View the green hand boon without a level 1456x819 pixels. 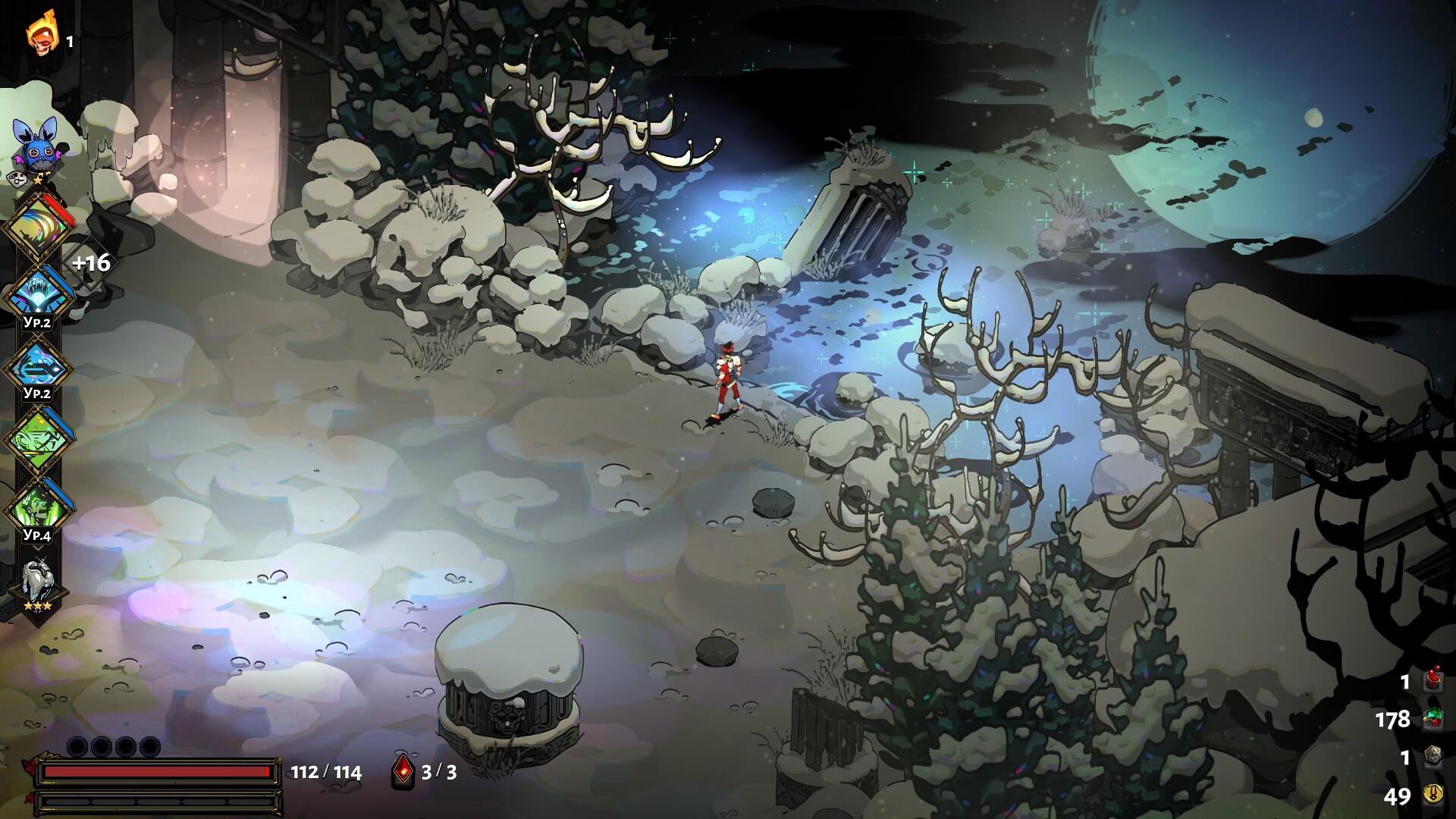(36, 440)
